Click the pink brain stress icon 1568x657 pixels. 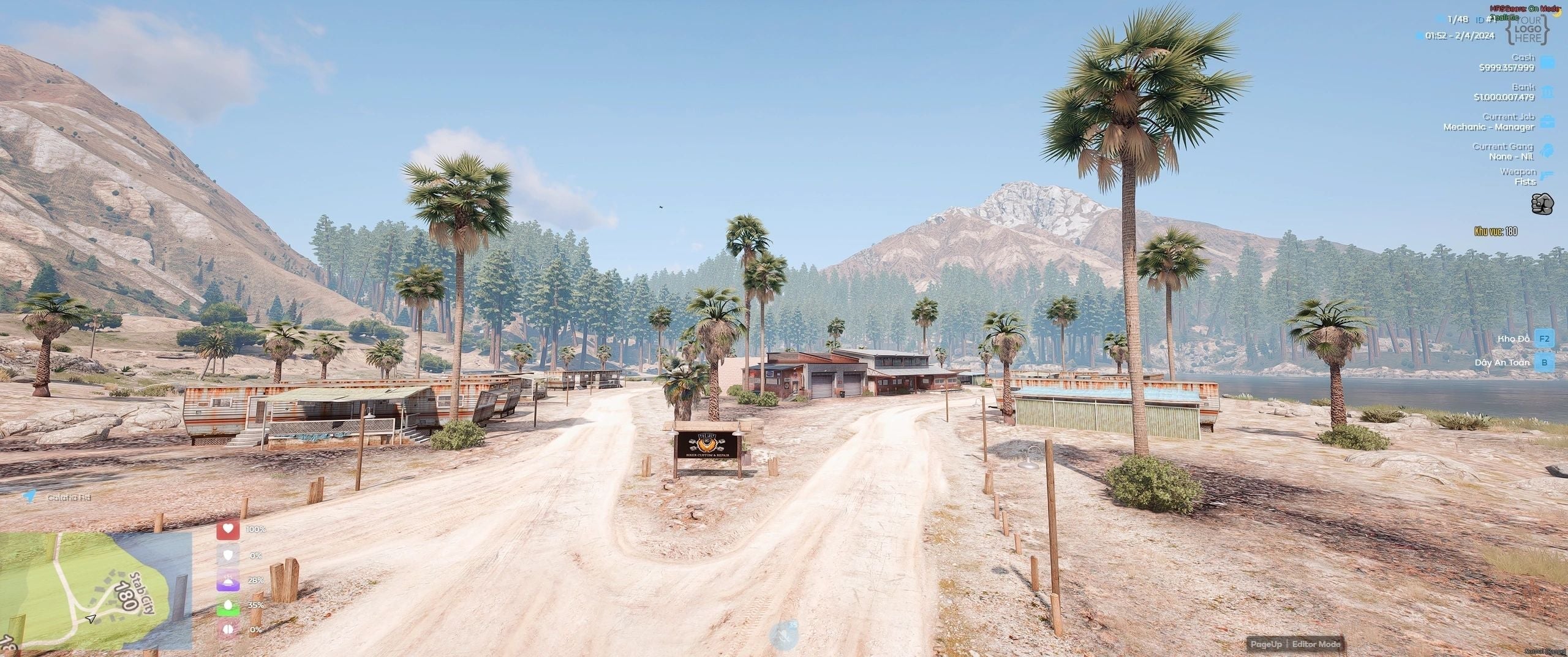click(228, 630)
